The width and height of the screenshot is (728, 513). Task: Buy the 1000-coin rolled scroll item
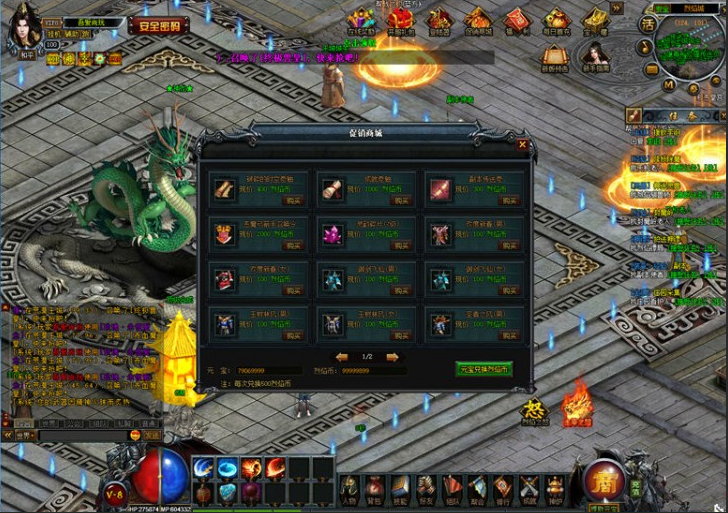396,200
